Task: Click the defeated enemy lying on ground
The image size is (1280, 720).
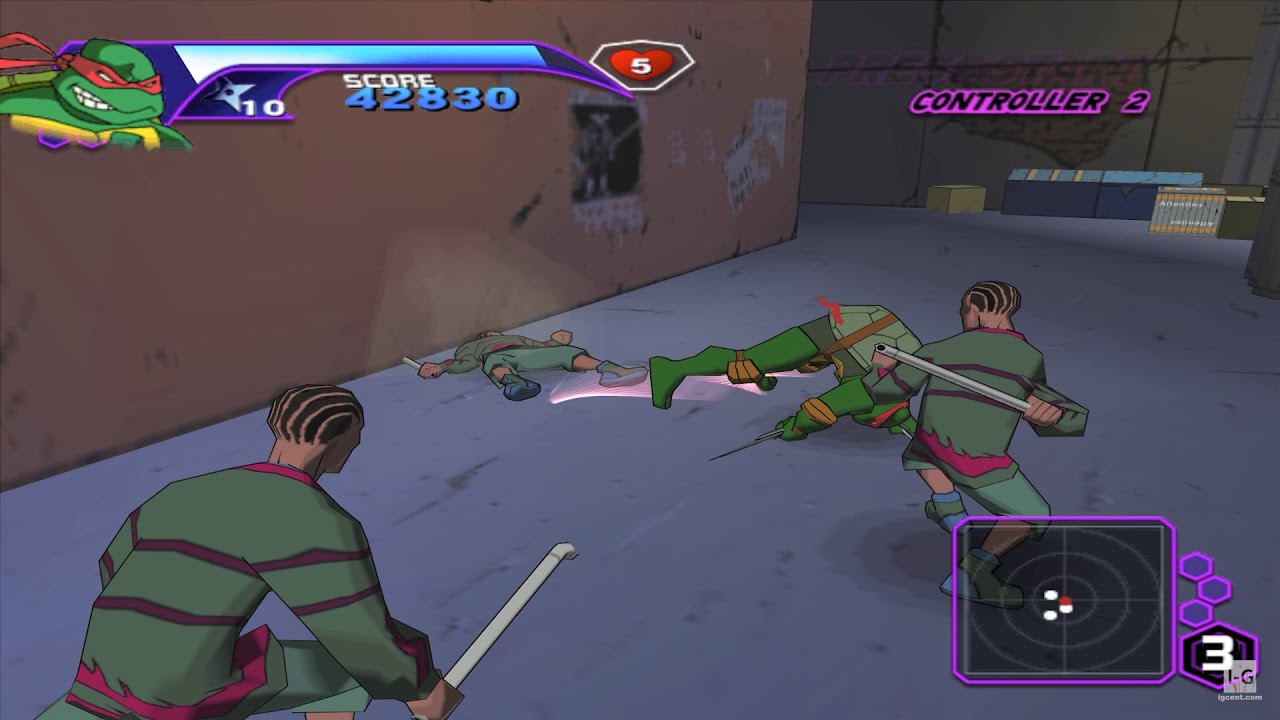Action: tap(520, 355)
